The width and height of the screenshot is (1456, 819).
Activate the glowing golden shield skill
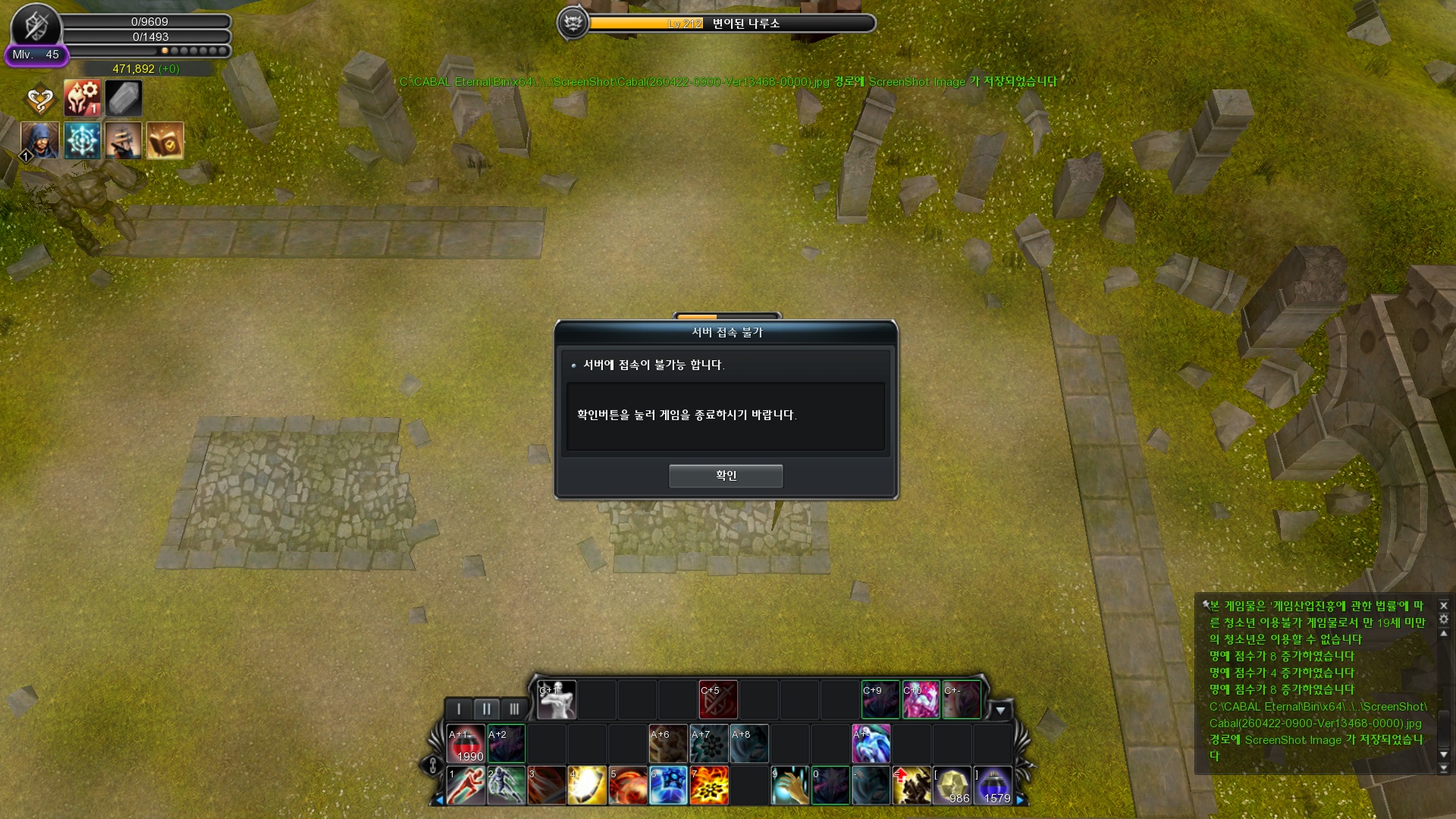[588, 785]
